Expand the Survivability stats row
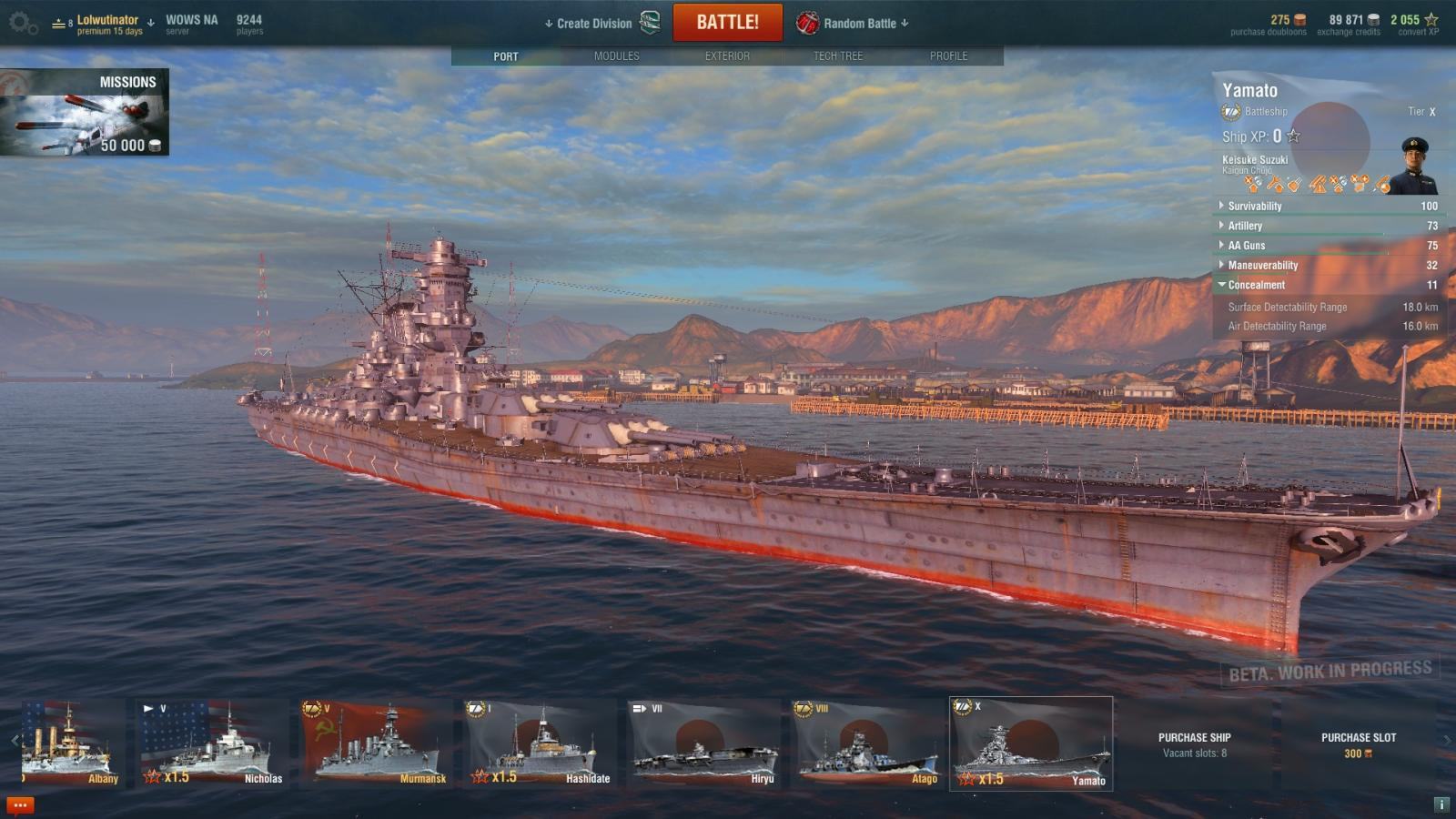 [1254, 207]
